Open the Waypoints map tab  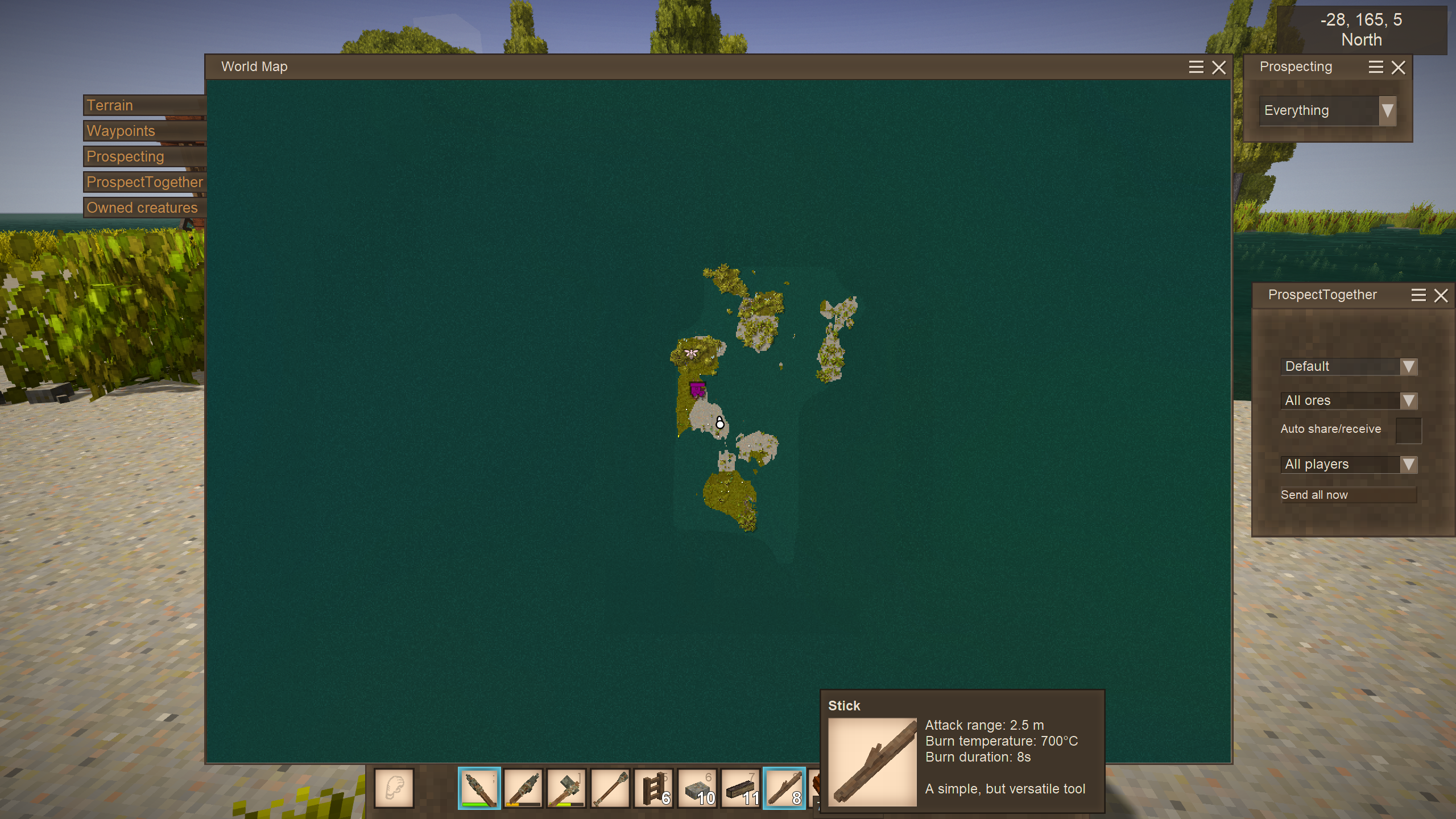click(x=144, y=131)
